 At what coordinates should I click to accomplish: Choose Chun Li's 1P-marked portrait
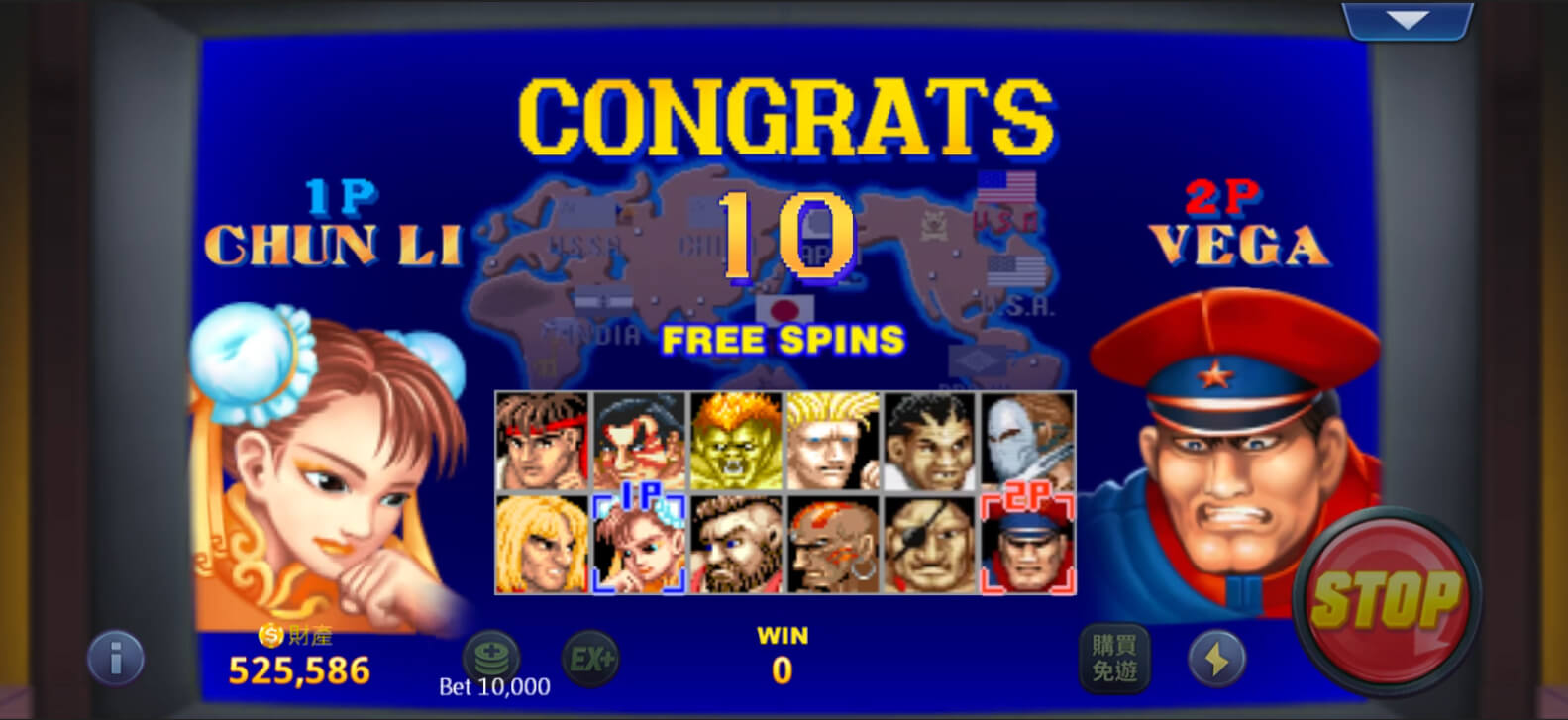[639, 545]
